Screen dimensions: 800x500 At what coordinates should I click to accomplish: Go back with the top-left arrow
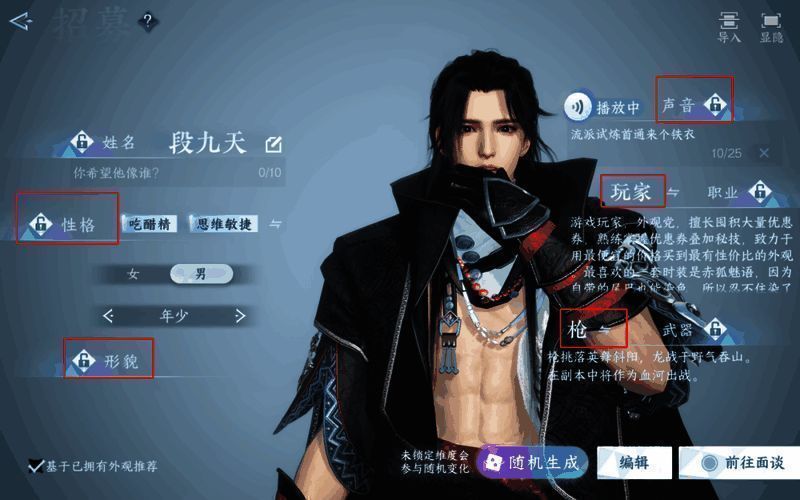tap(19, 21)
